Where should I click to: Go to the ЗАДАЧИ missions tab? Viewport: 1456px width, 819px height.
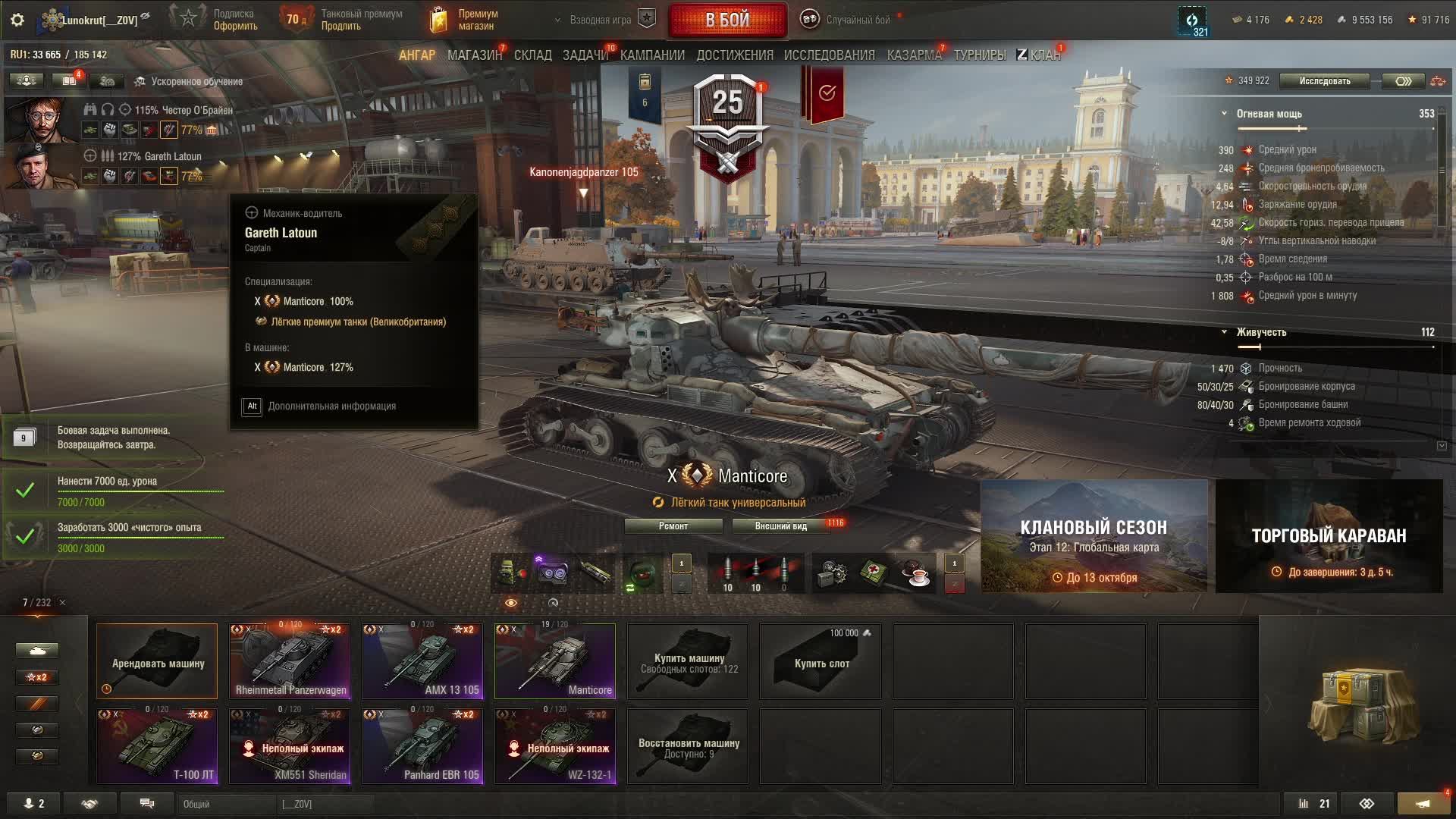pyautogui.click(x=585, y=55)
